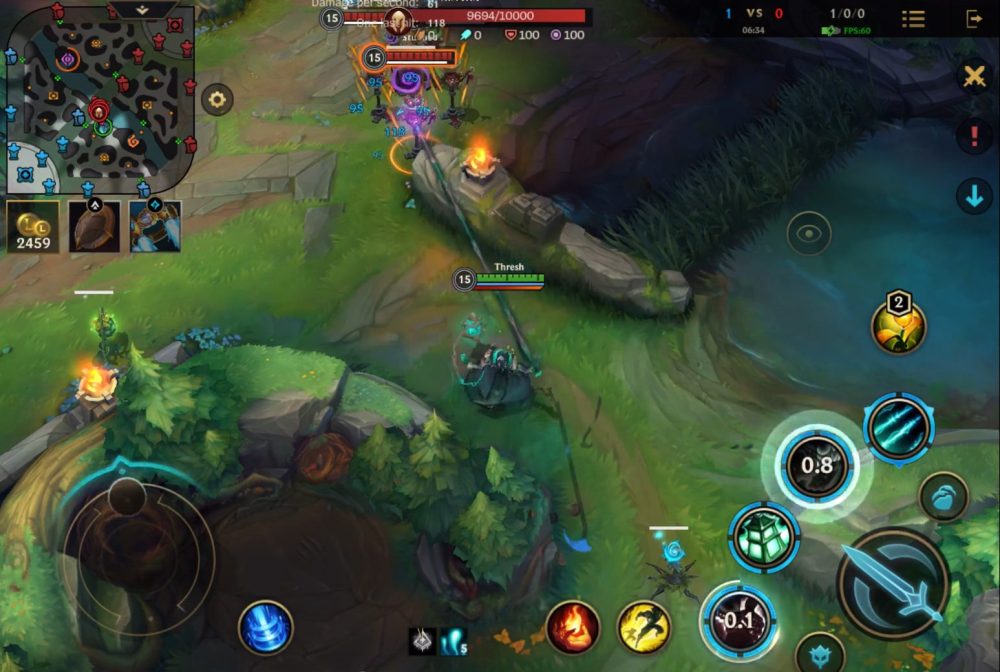The image size is (1000, 672).
Task: Open the gear settings icon
Action: click(217, 99)
